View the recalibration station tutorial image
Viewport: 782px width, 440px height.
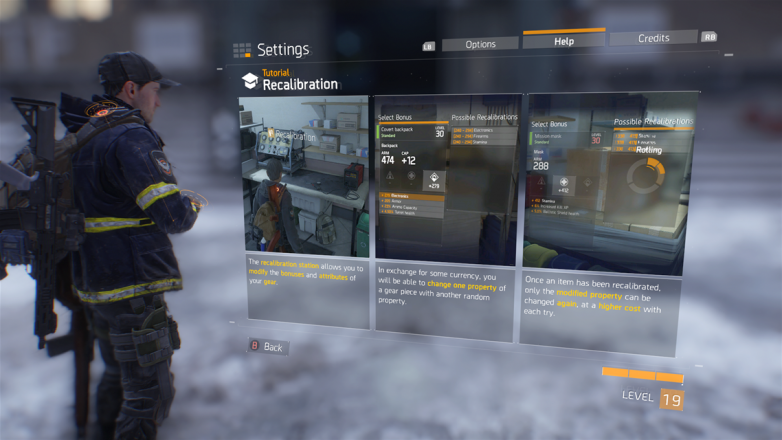[304, 176]
